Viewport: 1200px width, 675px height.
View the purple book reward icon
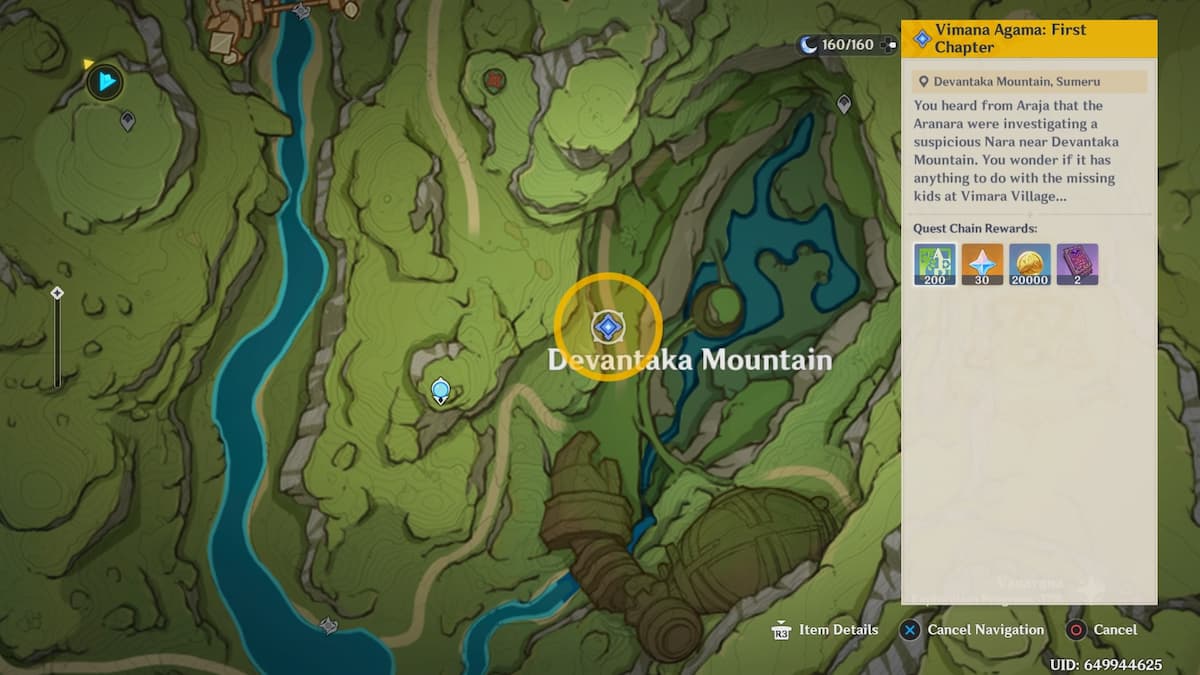(1077, 265)
